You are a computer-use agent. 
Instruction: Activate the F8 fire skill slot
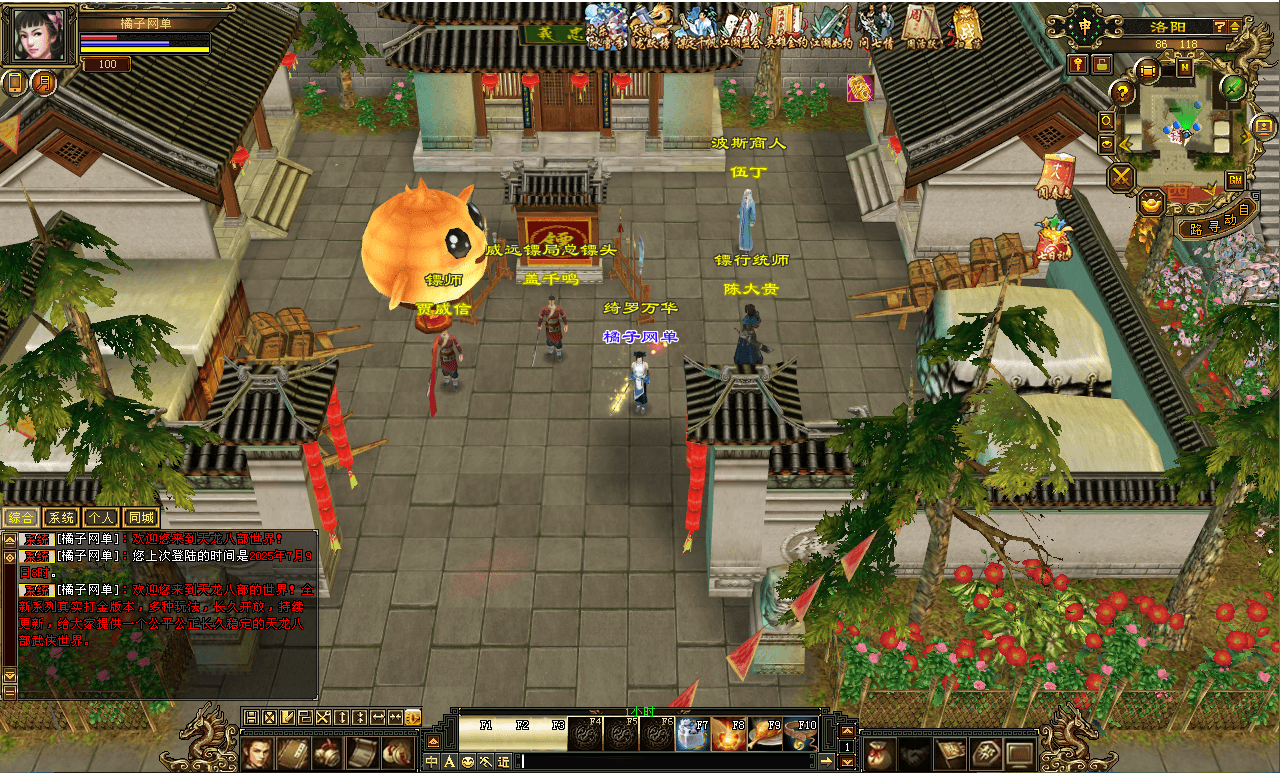(729, 735)
